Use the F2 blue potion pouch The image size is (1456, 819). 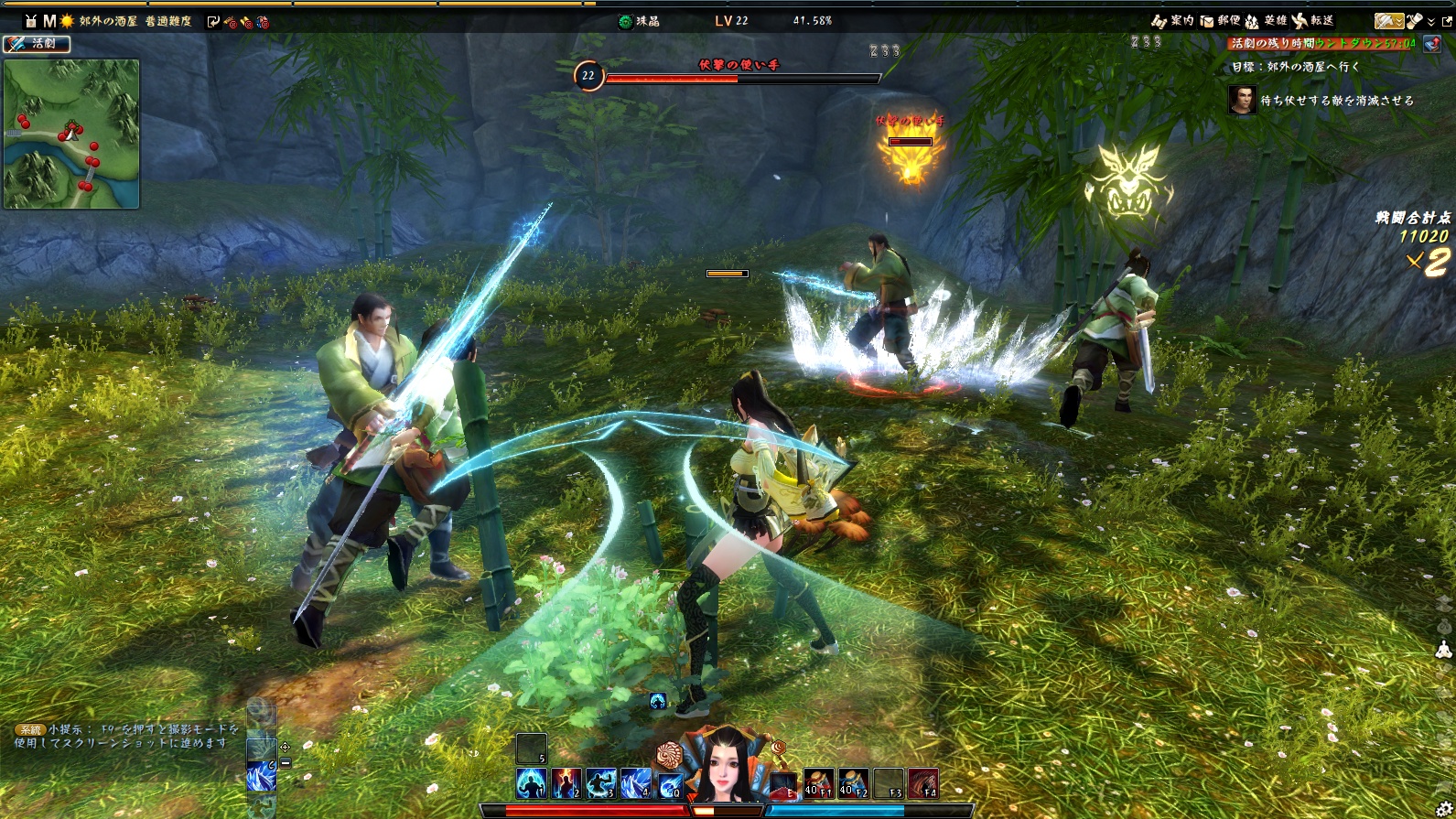853,783
